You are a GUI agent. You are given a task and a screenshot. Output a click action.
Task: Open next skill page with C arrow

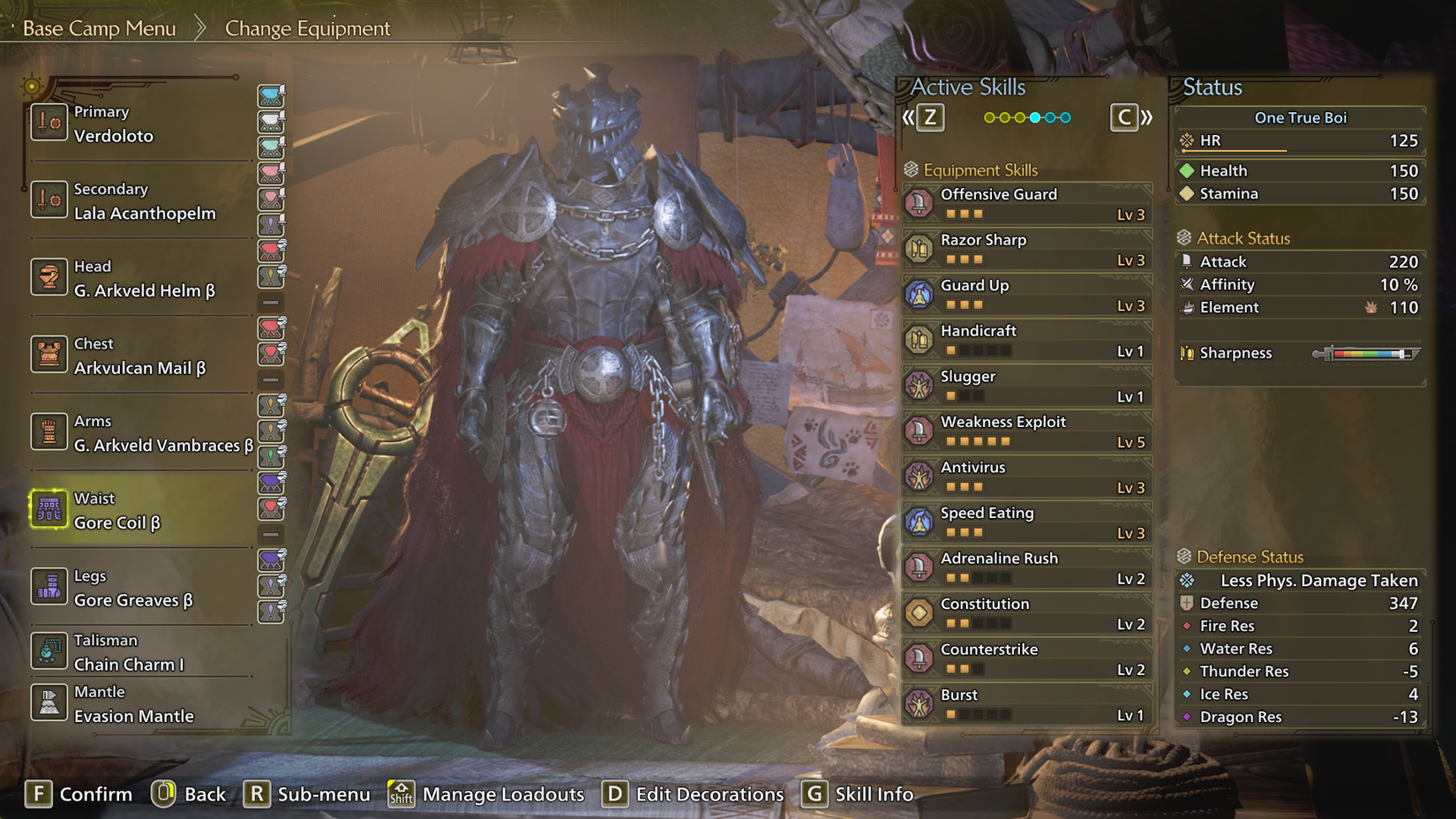tap(1126, 116)
